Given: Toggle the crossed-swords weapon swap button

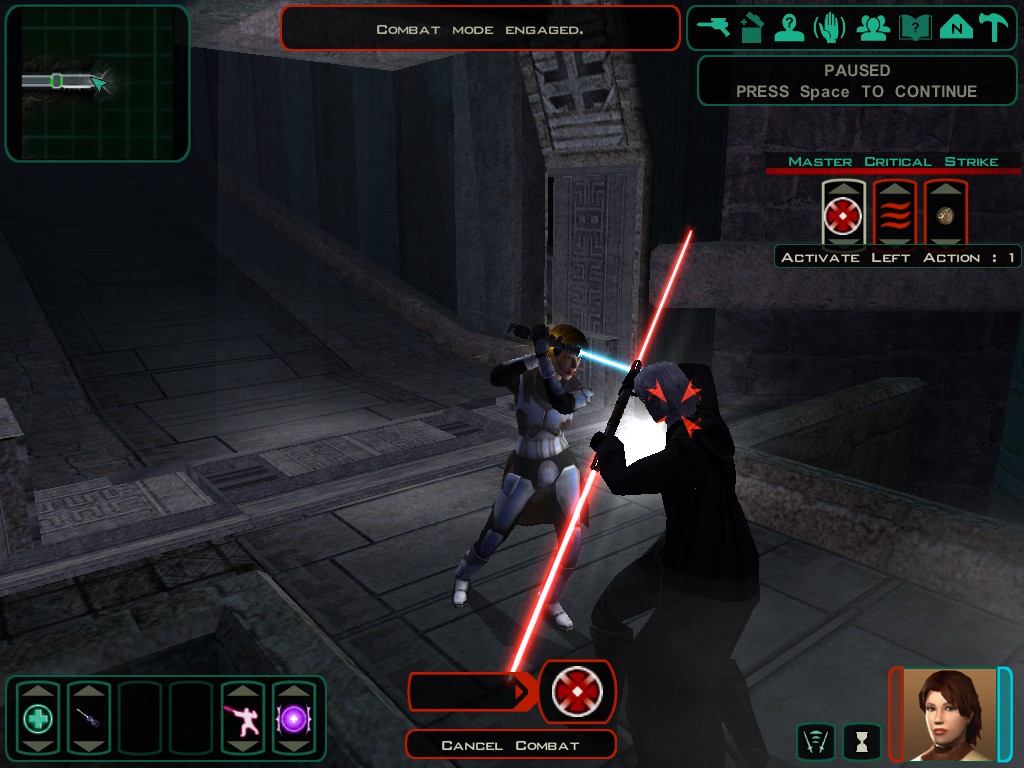Looking at the screenshot, I should pyautogui.click(x=816, y=741).
